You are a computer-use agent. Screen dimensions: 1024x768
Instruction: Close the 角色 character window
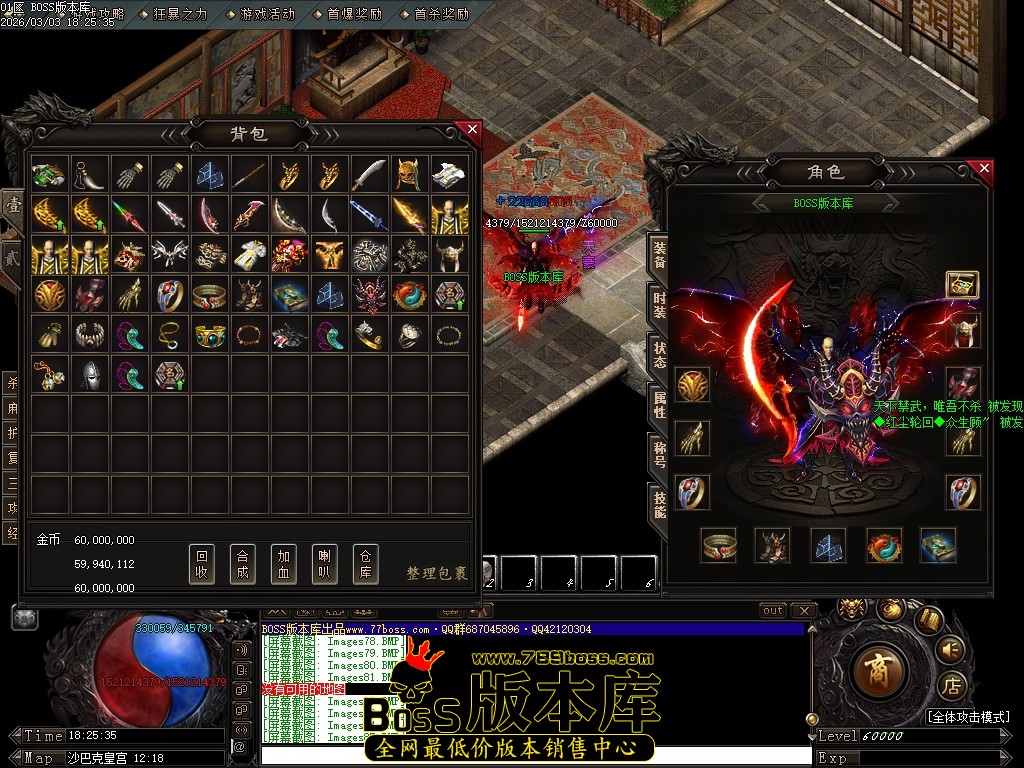pyautogui.click(x=984, y=169)
